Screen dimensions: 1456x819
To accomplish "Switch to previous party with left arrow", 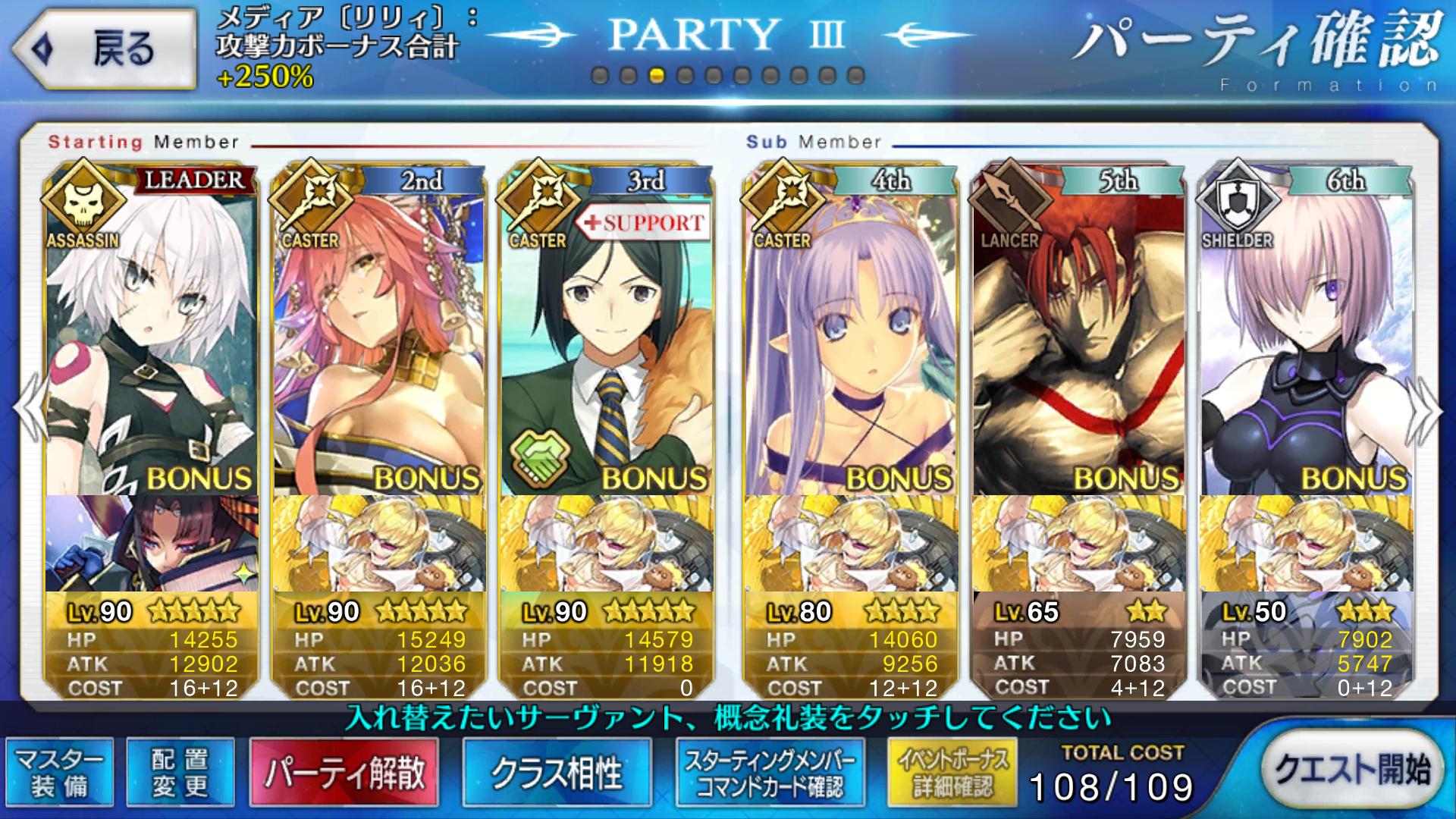I will [x=30, y=409].
